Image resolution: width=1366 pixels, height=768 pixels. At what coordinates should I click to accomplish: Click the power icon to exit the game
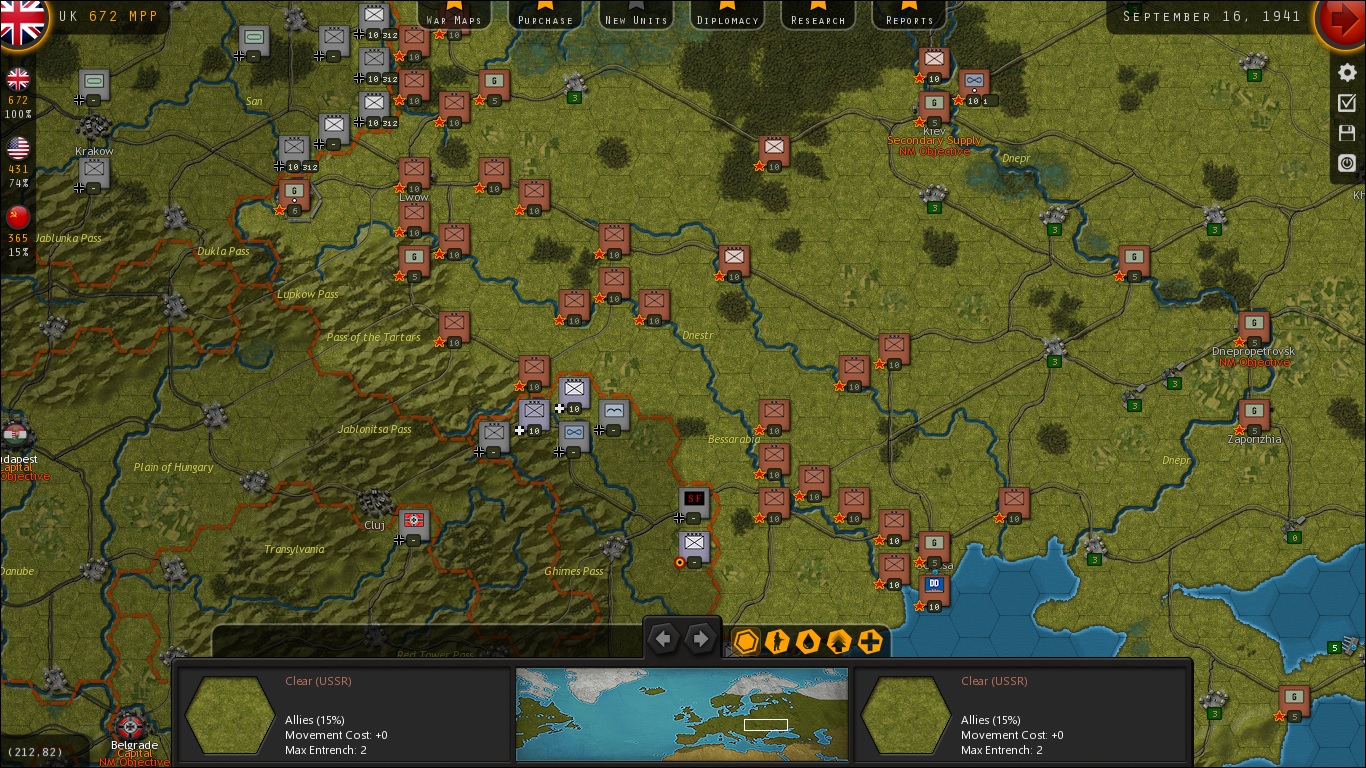coord(1347,162)
